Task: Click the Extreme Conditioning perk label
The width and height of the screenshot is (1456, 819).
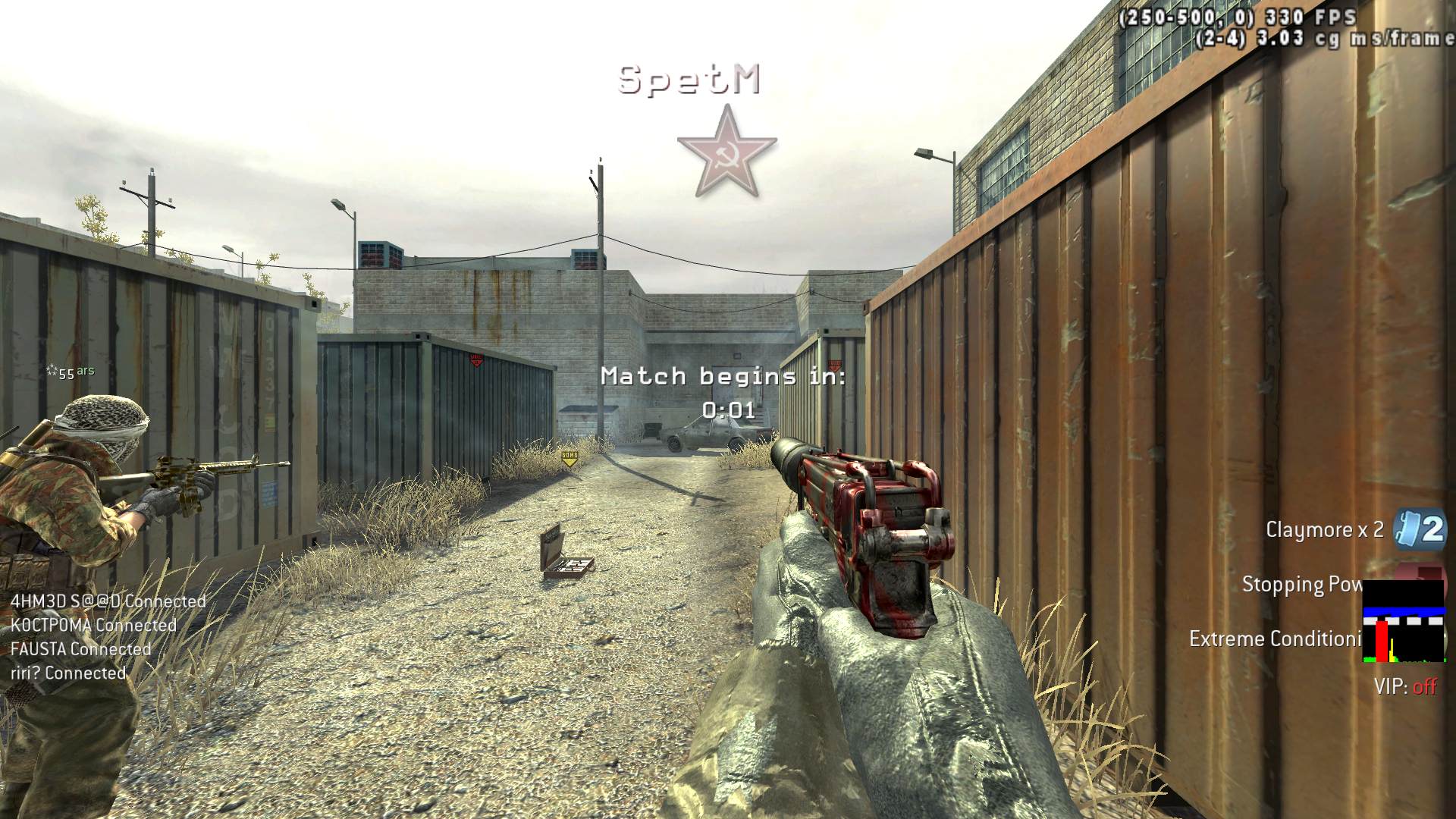Action: 1275,639
